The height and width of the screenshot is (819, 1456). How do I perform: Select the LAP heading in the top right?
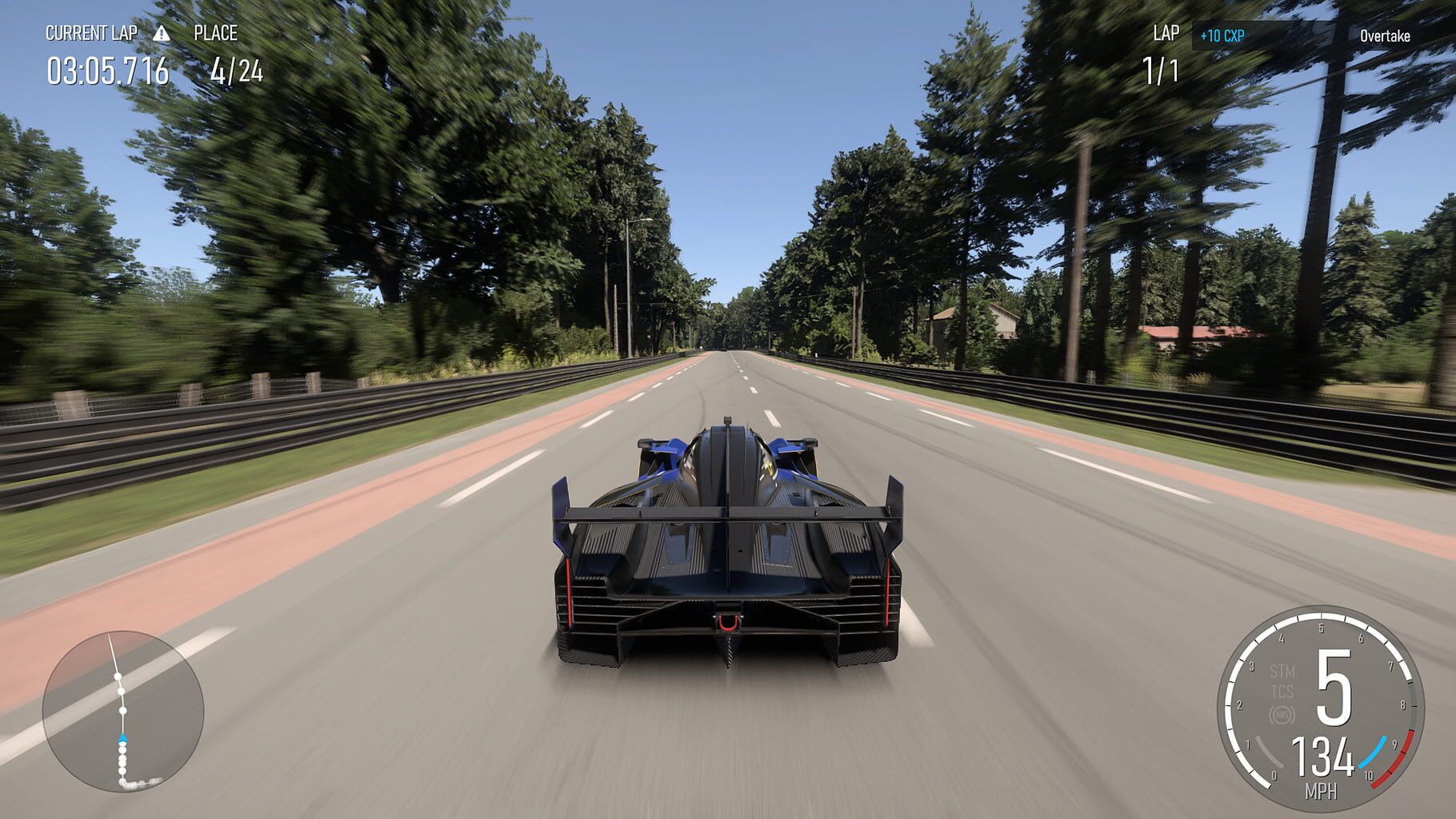coord(1166,34)
